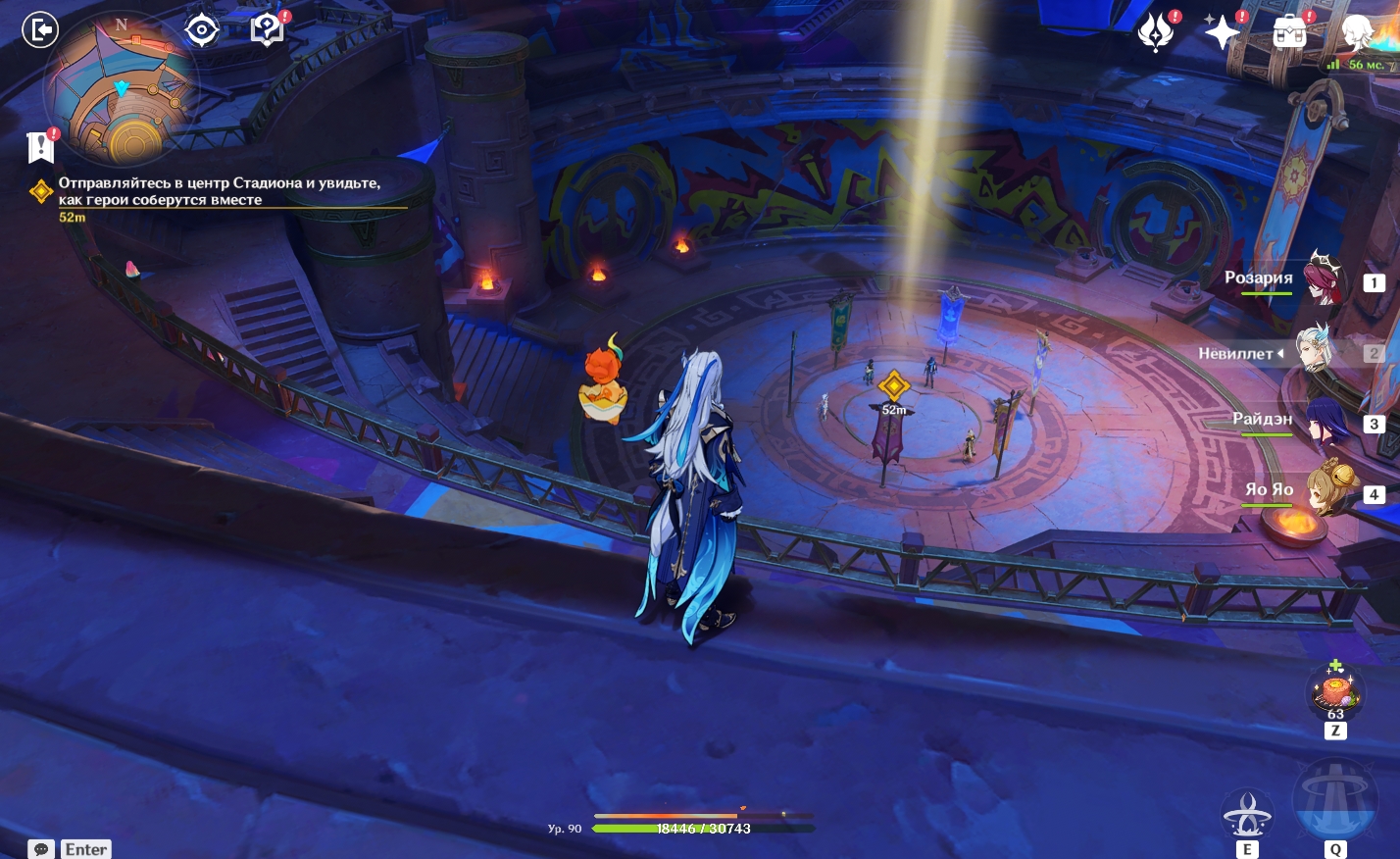Activate Neuvillette's elemental skill icon

[1247, 814]
